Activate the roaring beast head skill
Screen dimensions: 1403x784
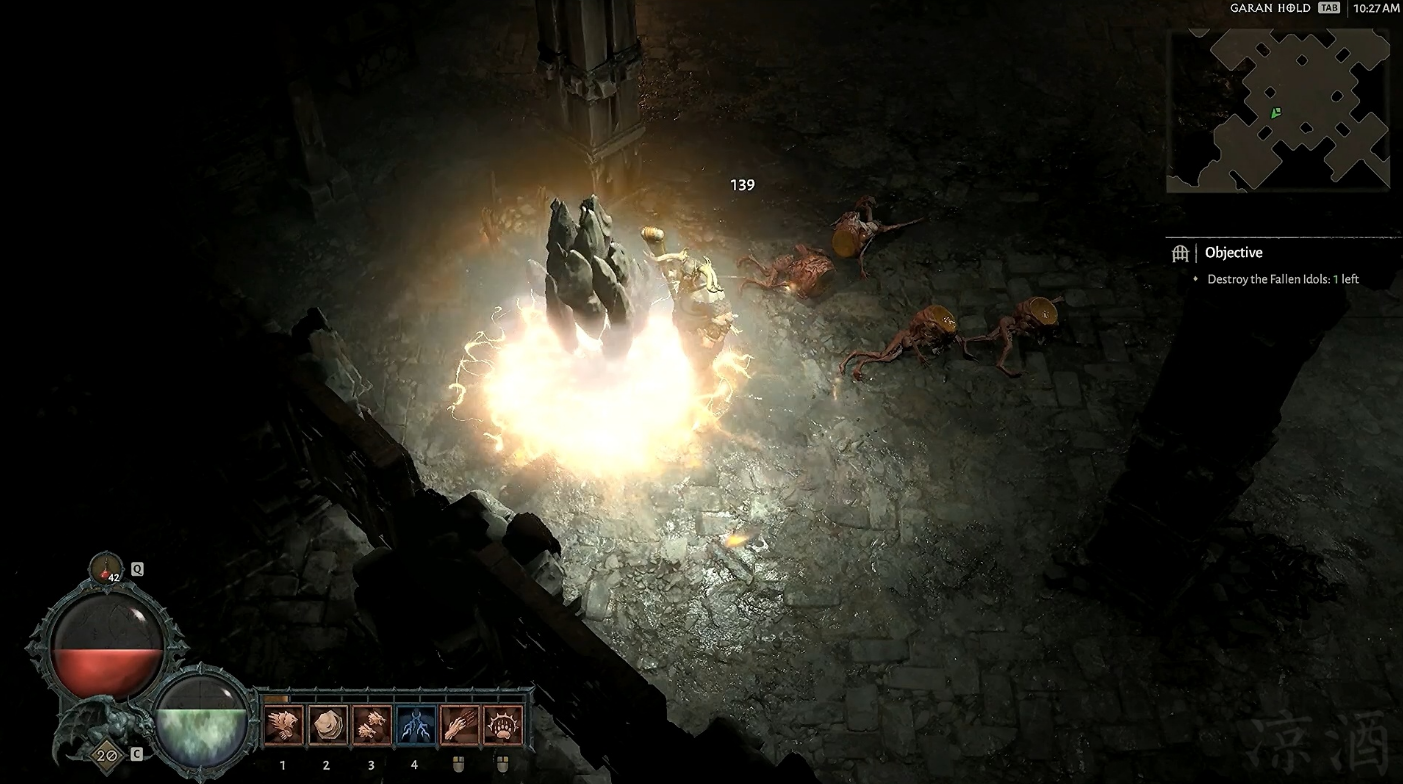click(283, 725)
